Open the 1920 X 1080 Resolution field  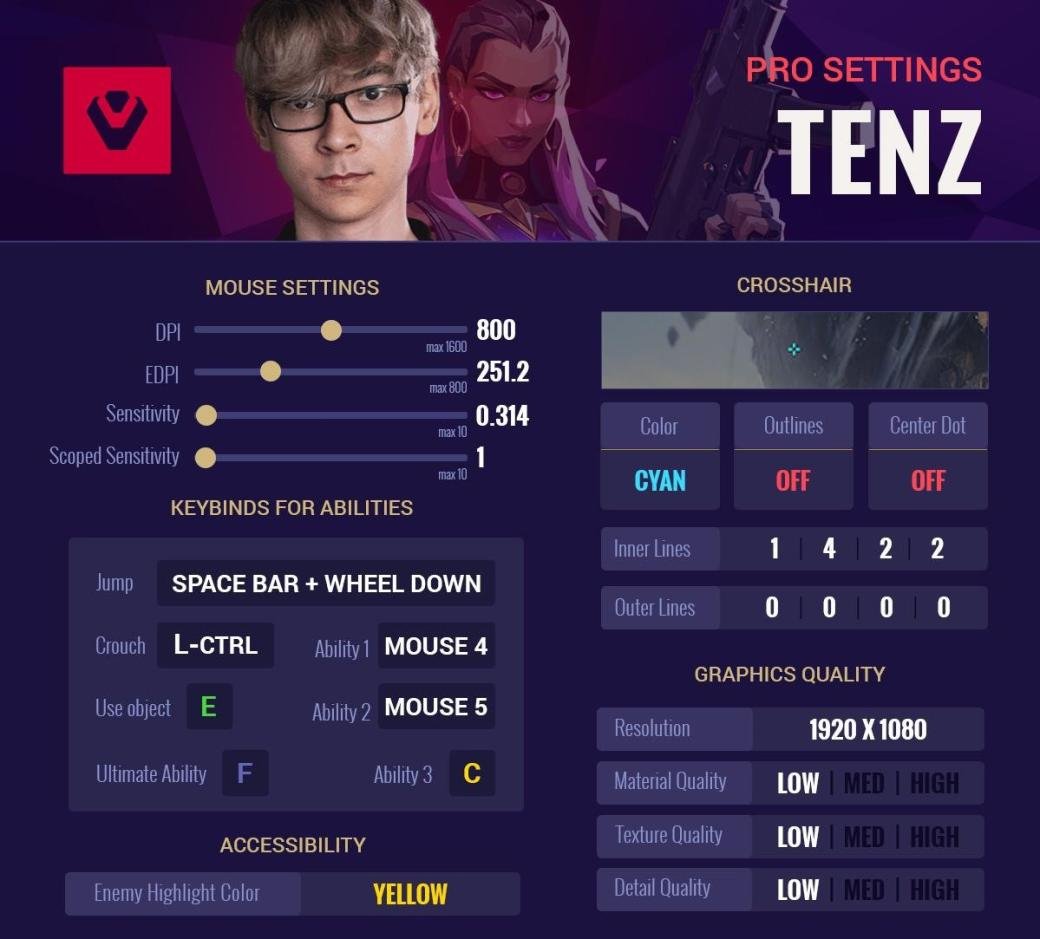click(868, 730)
